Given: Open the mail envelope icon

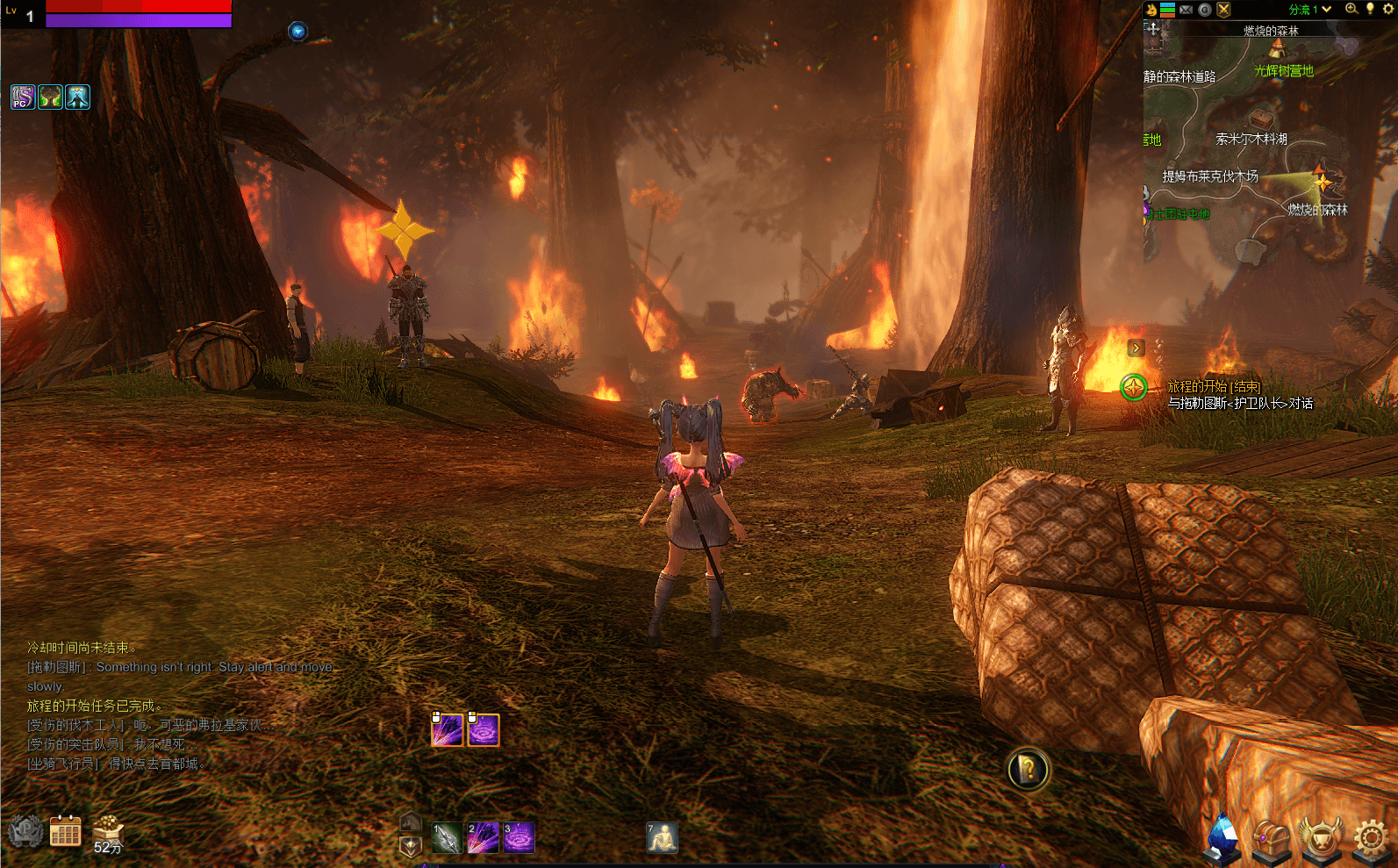Looking at the screenshot, I should pos(1186,10).
